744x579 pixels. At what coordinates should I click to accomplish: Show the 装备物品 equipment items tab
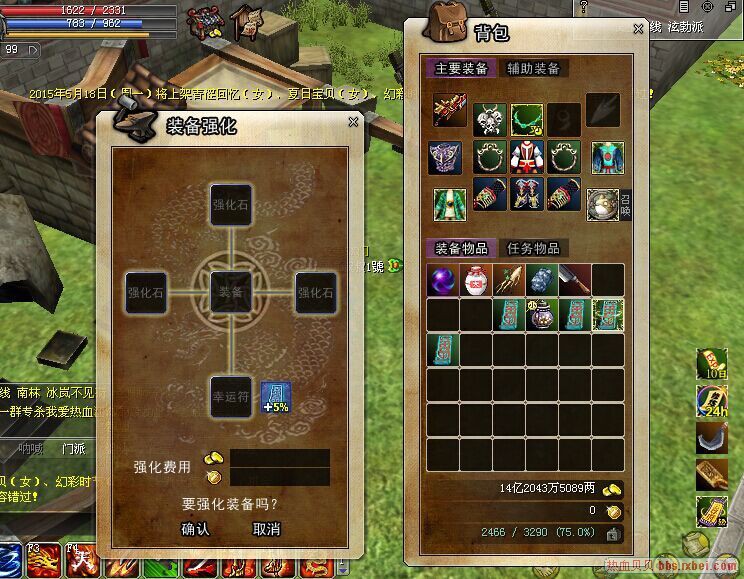tap(461, 248)
